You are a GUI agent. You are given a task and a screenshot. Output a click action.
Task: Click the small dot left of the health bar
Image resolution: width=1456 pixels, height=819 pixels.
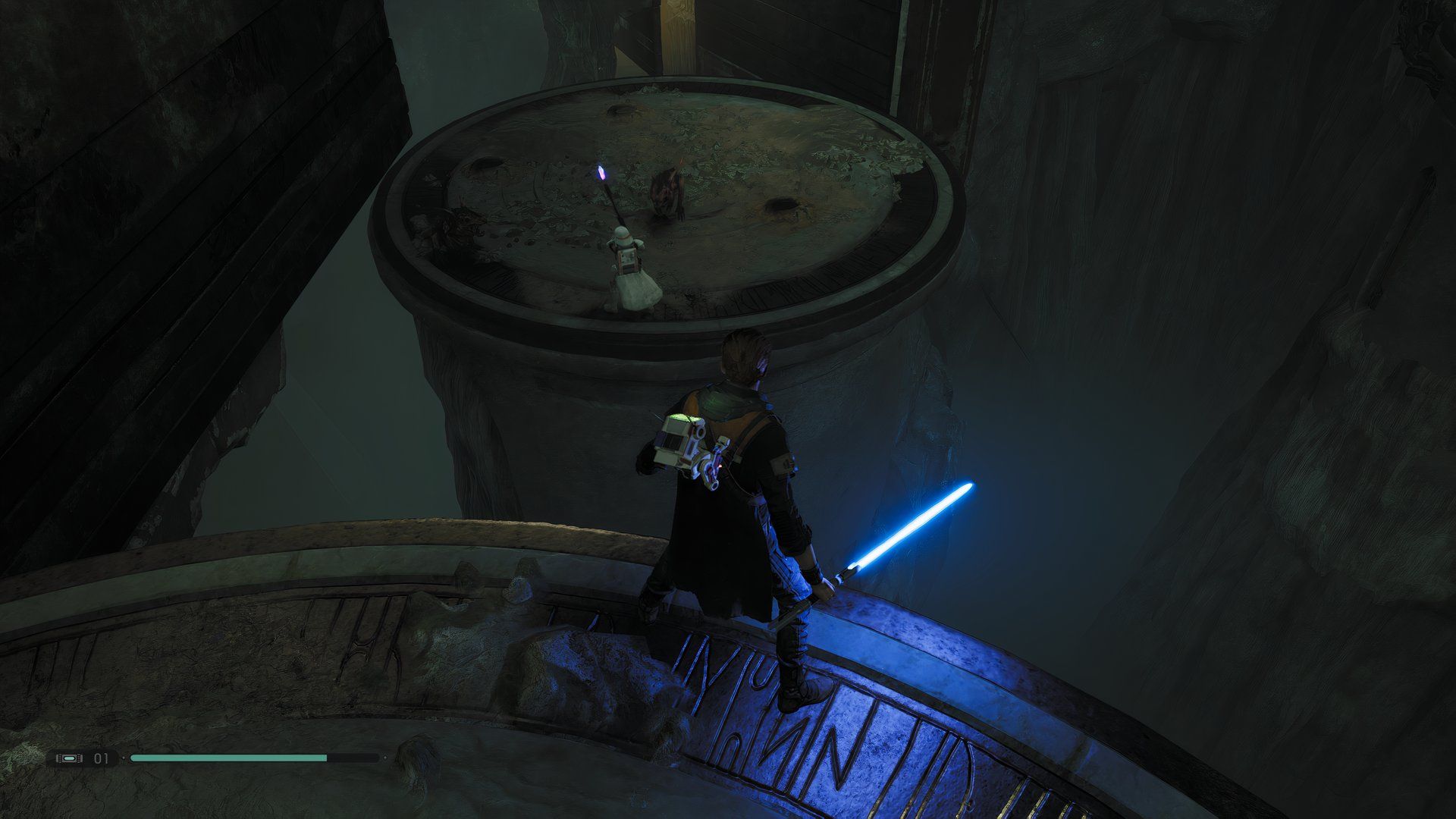(124, 758)
